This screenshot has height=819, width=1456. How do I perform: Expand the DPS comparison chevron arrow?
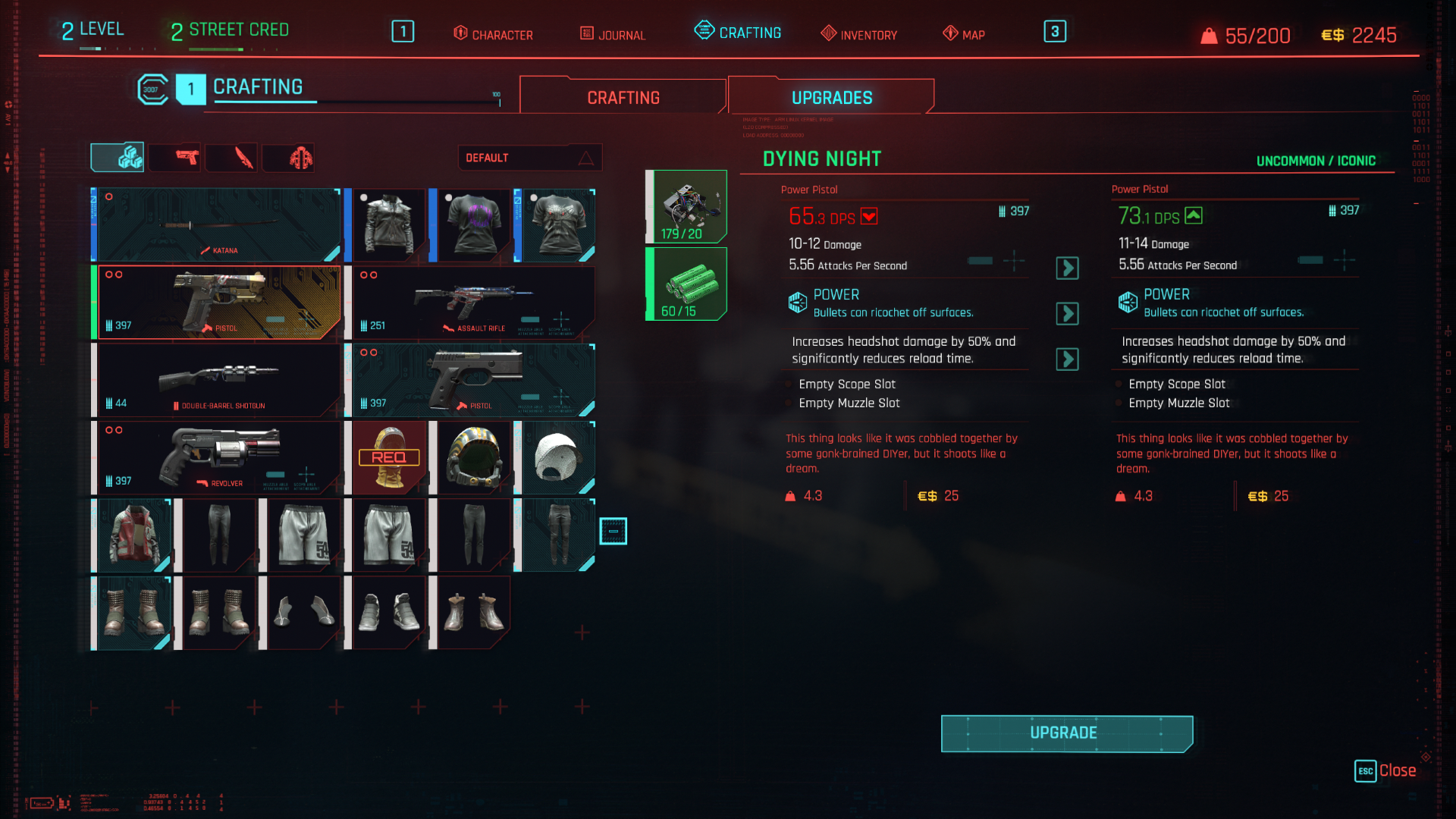pyautogui.click(x=1067, y=268)
